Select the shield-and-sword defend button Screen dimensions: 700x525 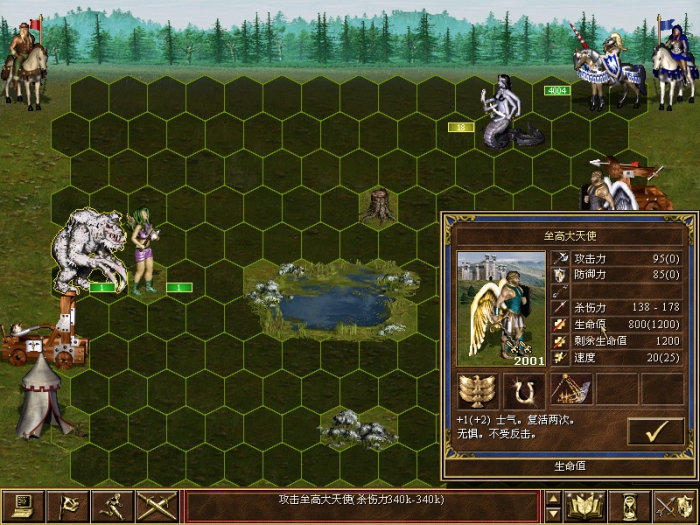(x=673, y=506)
